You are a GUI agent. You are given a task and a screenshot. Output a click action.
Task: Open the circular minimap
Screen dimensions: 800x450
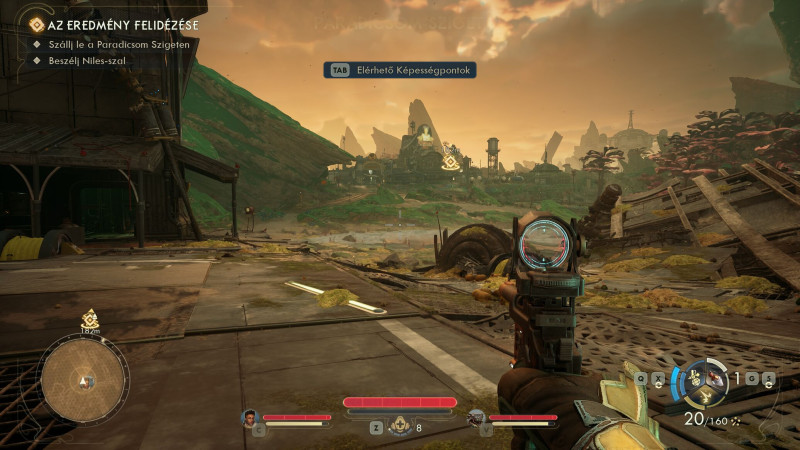tap(84, 377)
